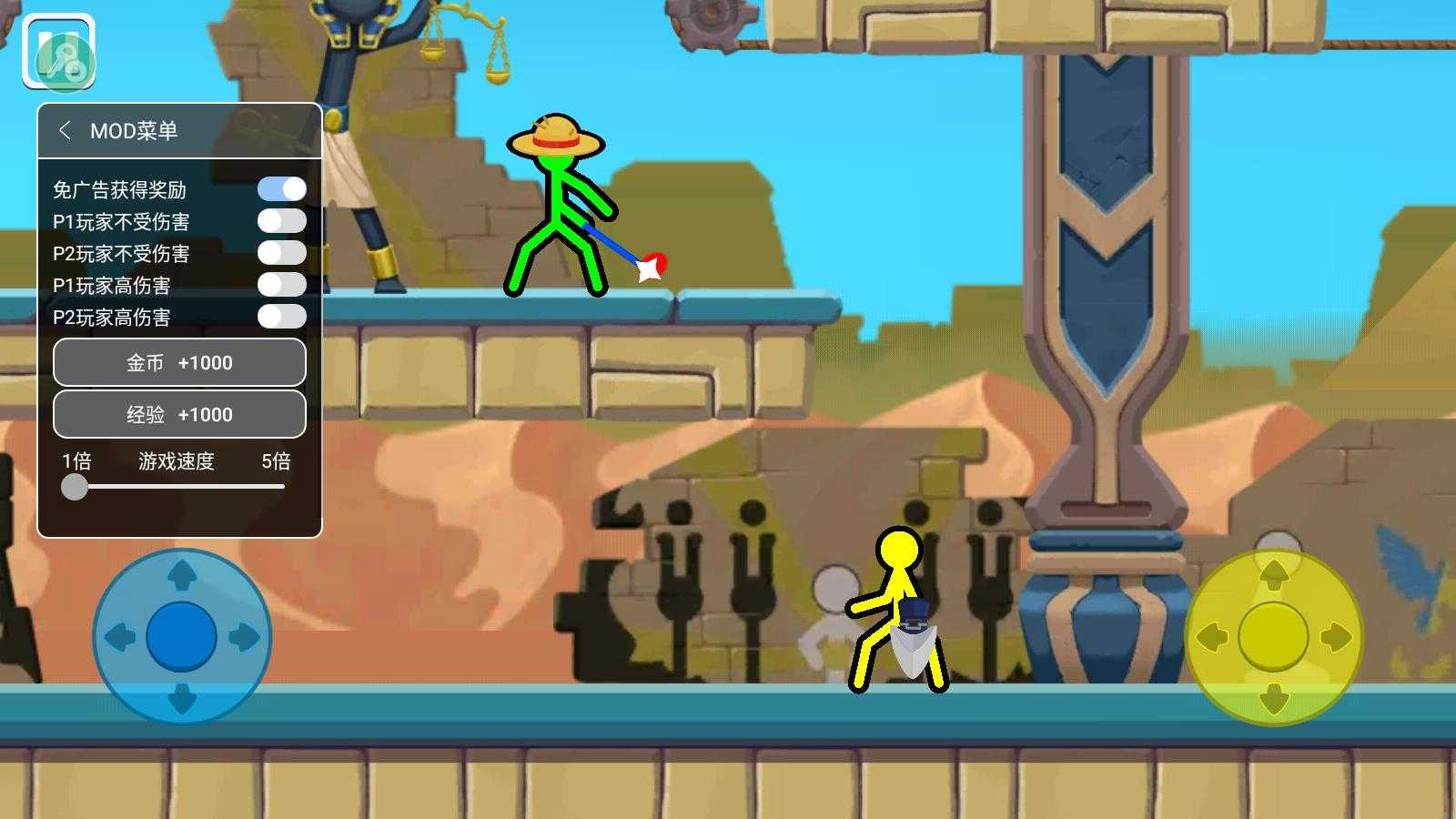Tap the blue joystick right arrow
The image size is (1456, 819).
(244, 637)
